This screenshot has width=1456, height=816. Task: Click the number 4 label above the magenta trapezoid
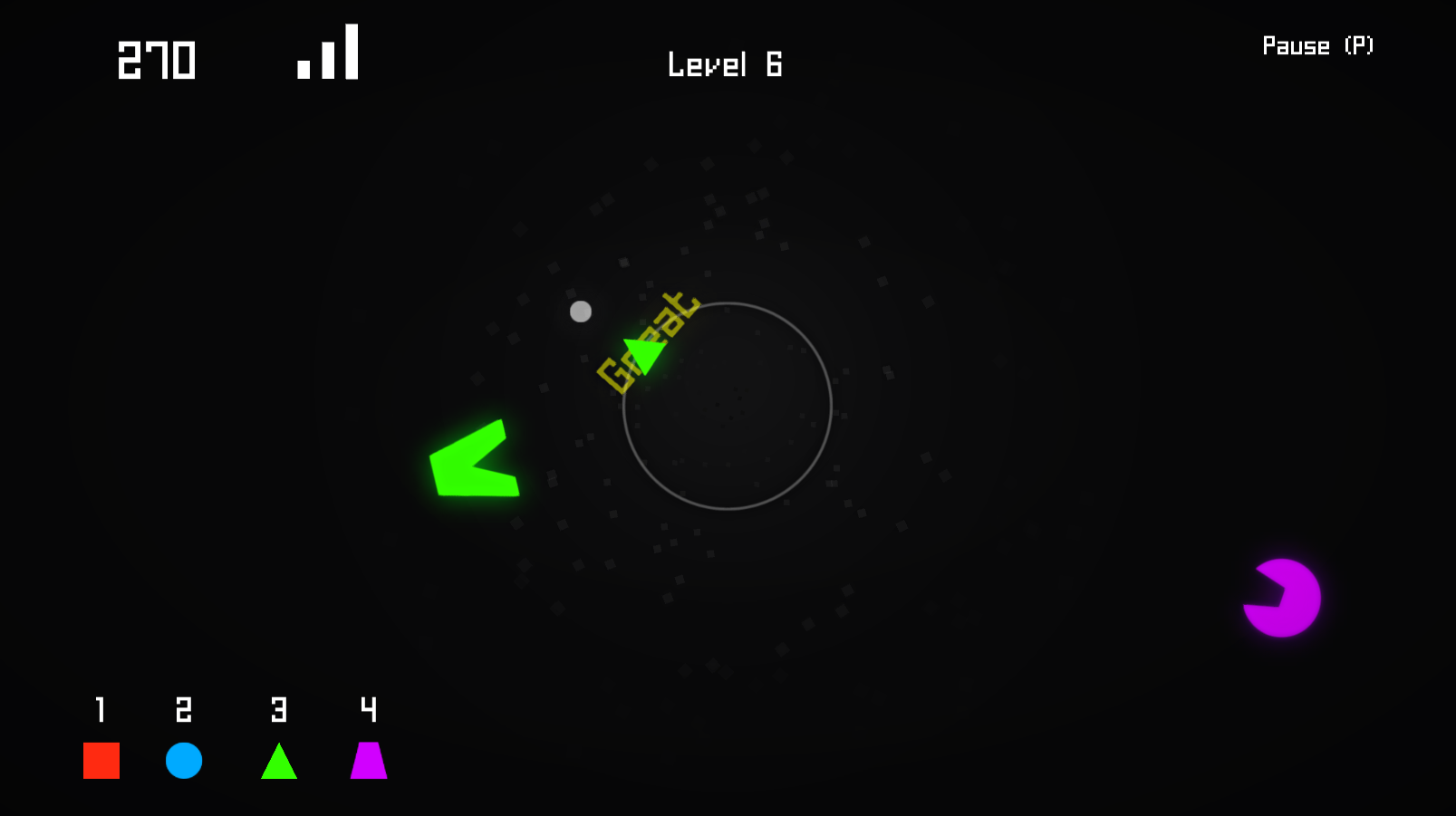pyautogui.click(x=367, y=710)
